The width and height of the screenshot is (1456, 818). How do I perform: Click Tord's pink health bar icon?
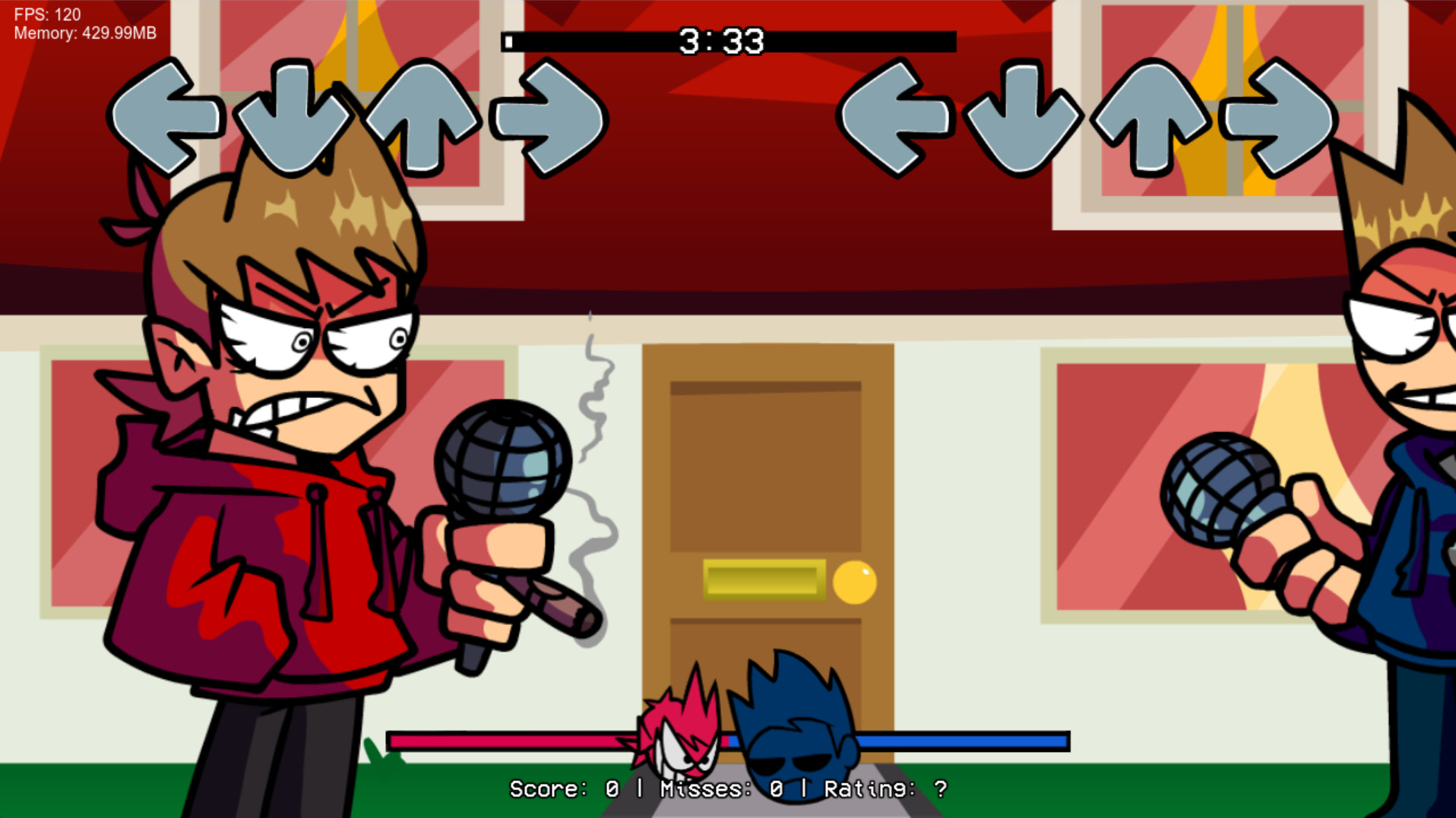coord(682,733)
